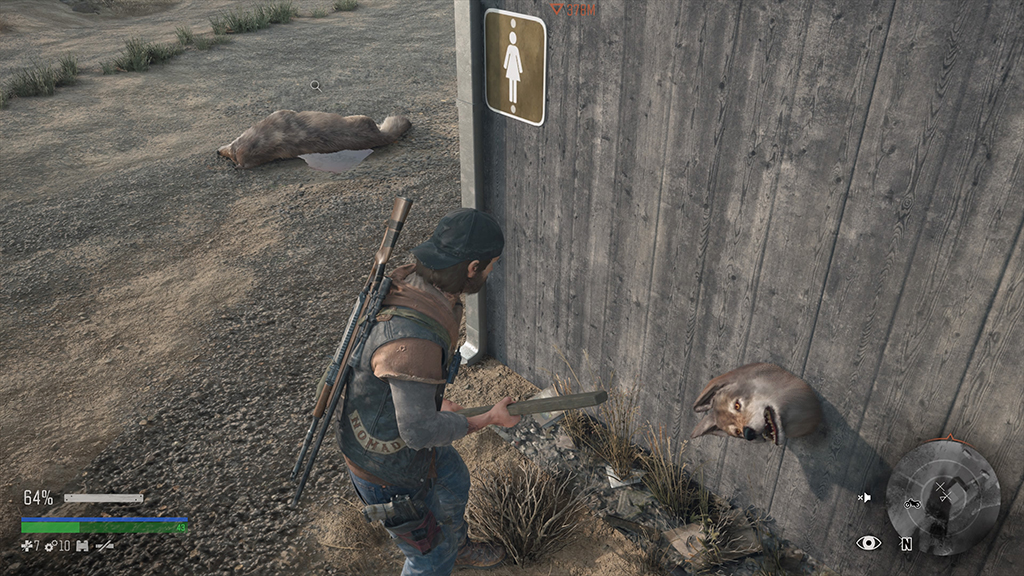The height and width of the screenshot is (576, 1024).
Task: Click the muted speaker noise icon
Action: point(864,497)
